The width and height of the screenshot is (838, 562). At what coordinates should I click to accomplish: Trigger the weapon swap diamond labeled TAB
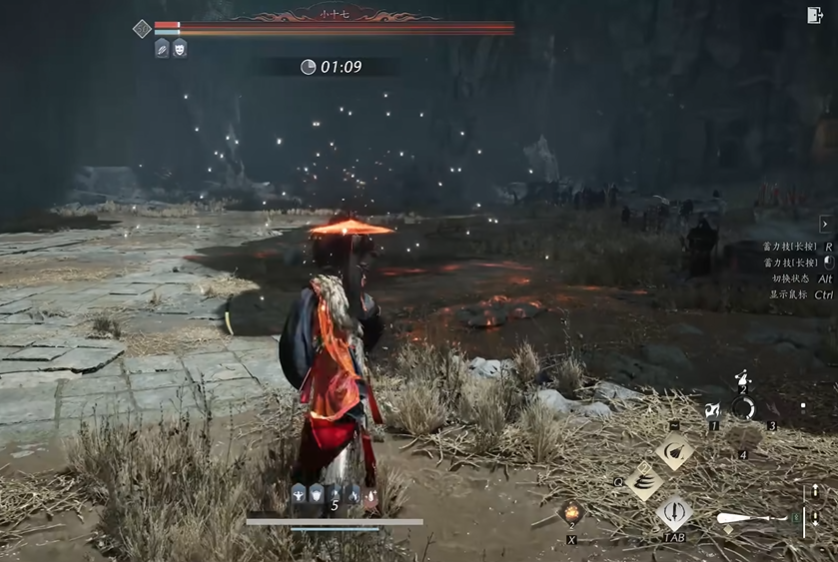coord(675,514)
